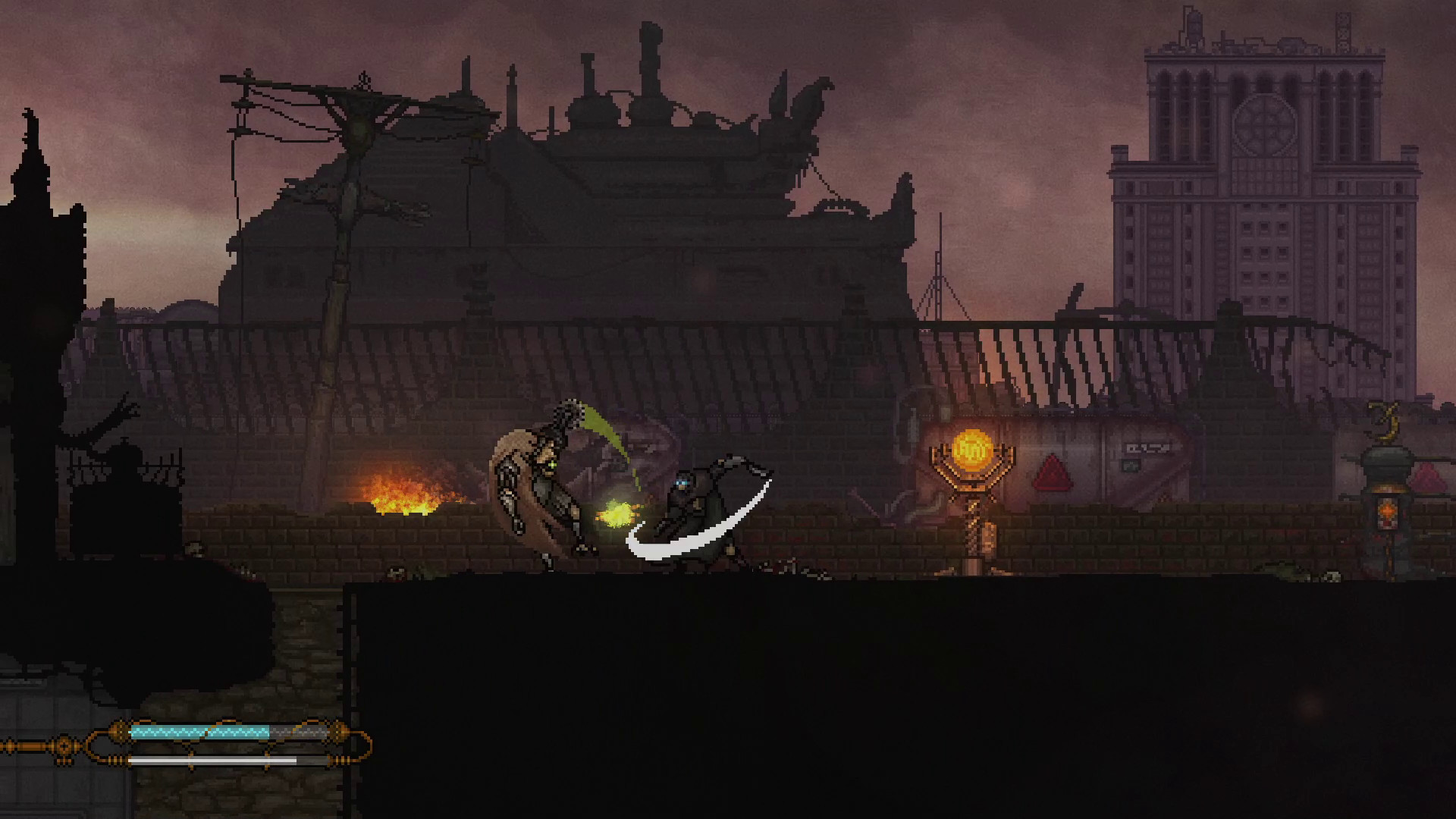Viewport: 1456px width, 819px height.
Task: Toggle the small green panel on the tank door
Action: (x=1130, y=466)
